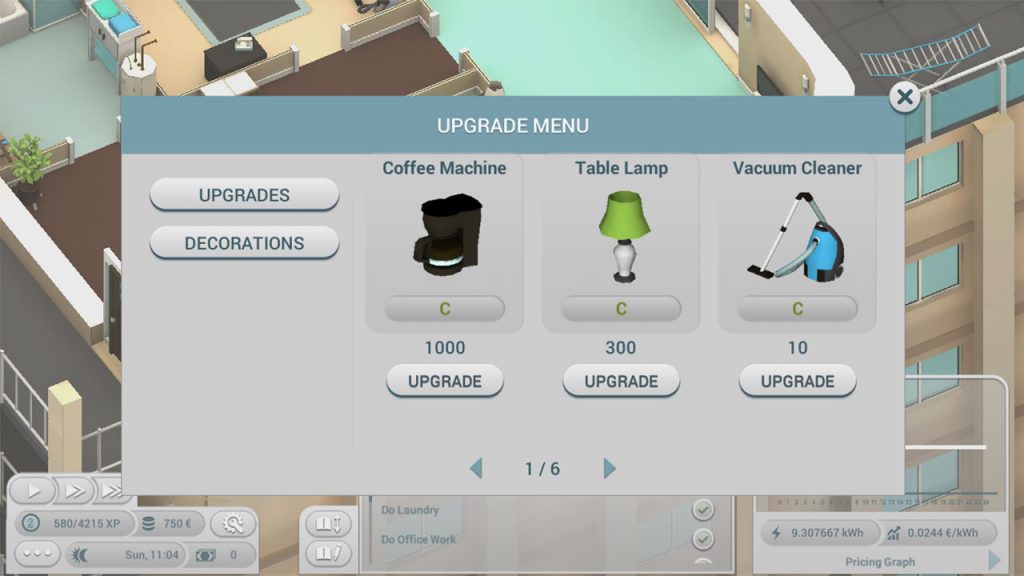Upgrade the Table Lamp for 300

coord(621,381)
